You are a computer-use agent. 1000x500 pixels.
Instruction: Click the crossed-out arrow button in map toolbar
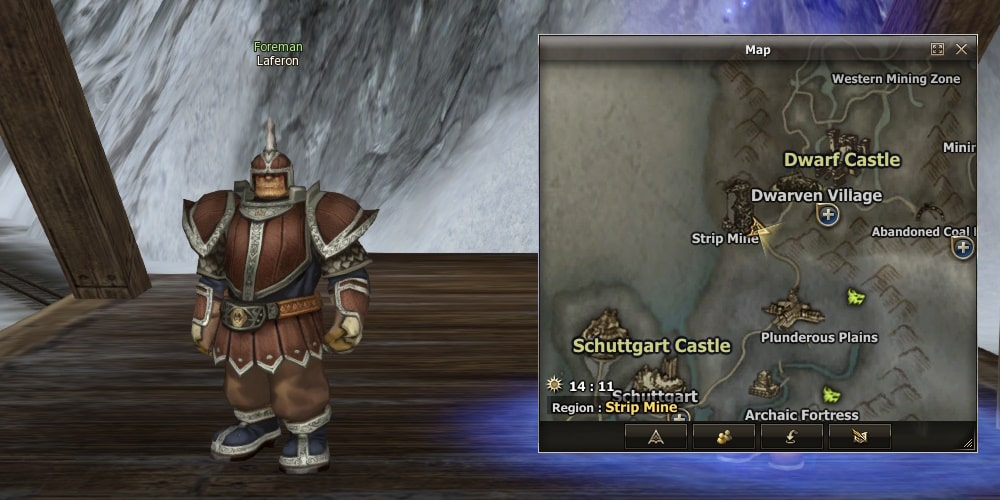click(x=860, y=436)
